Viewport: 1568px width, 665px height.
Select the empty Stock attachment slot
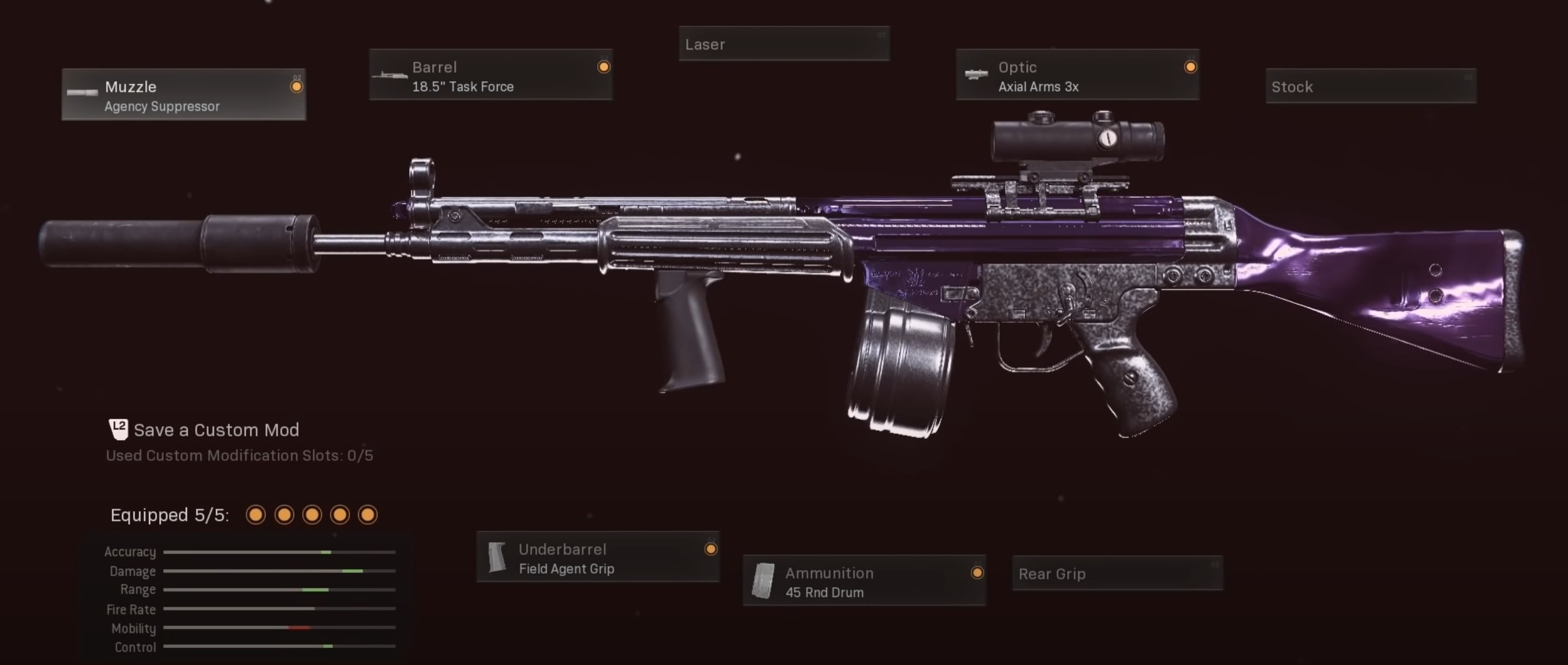click(1370, 86)
